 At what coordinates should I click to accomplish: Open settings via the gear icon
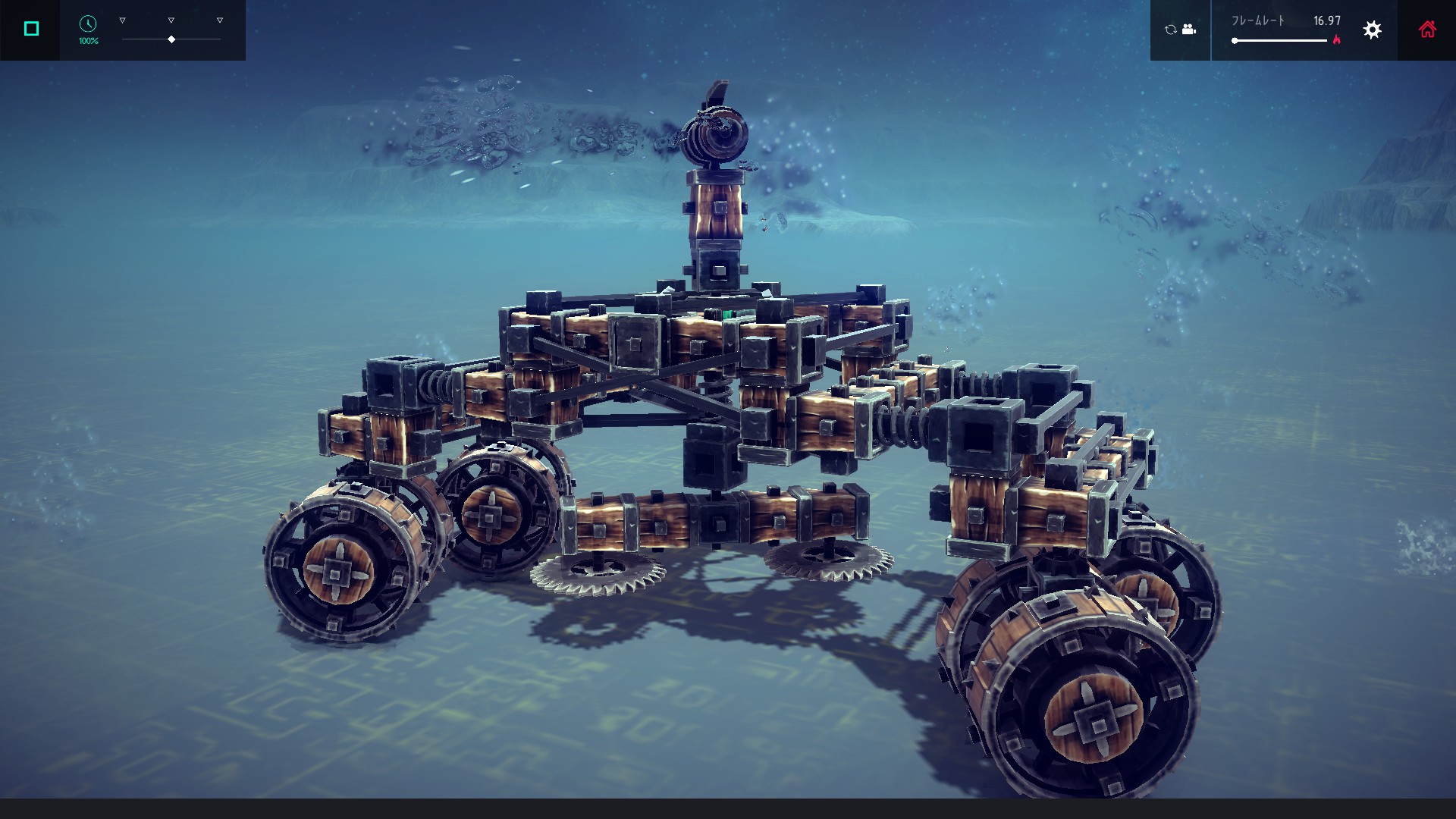click(x=1372, y=30)
